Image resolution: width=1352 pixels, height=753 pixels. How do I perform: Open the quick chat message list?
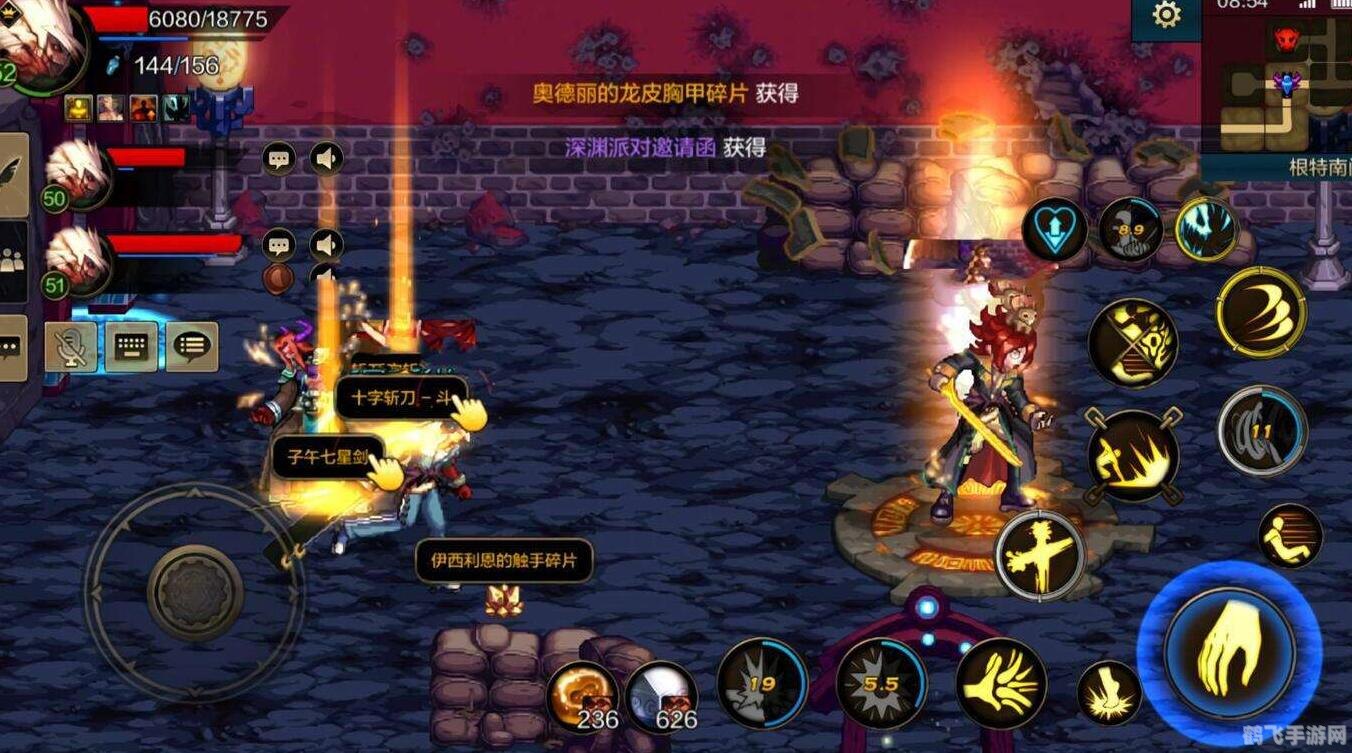[191, 347]
